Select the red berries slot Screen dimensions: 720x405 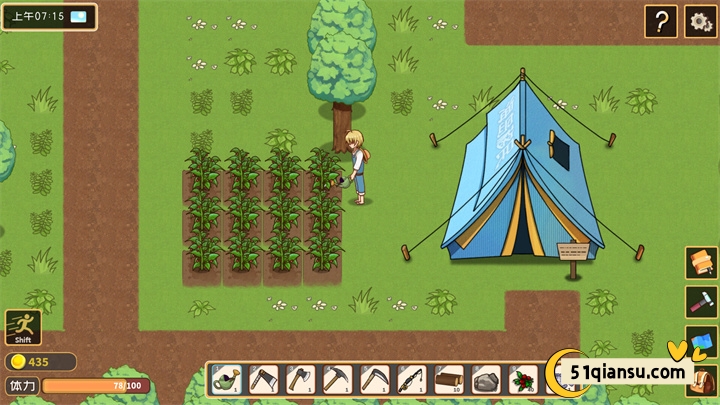coord(523,379)
